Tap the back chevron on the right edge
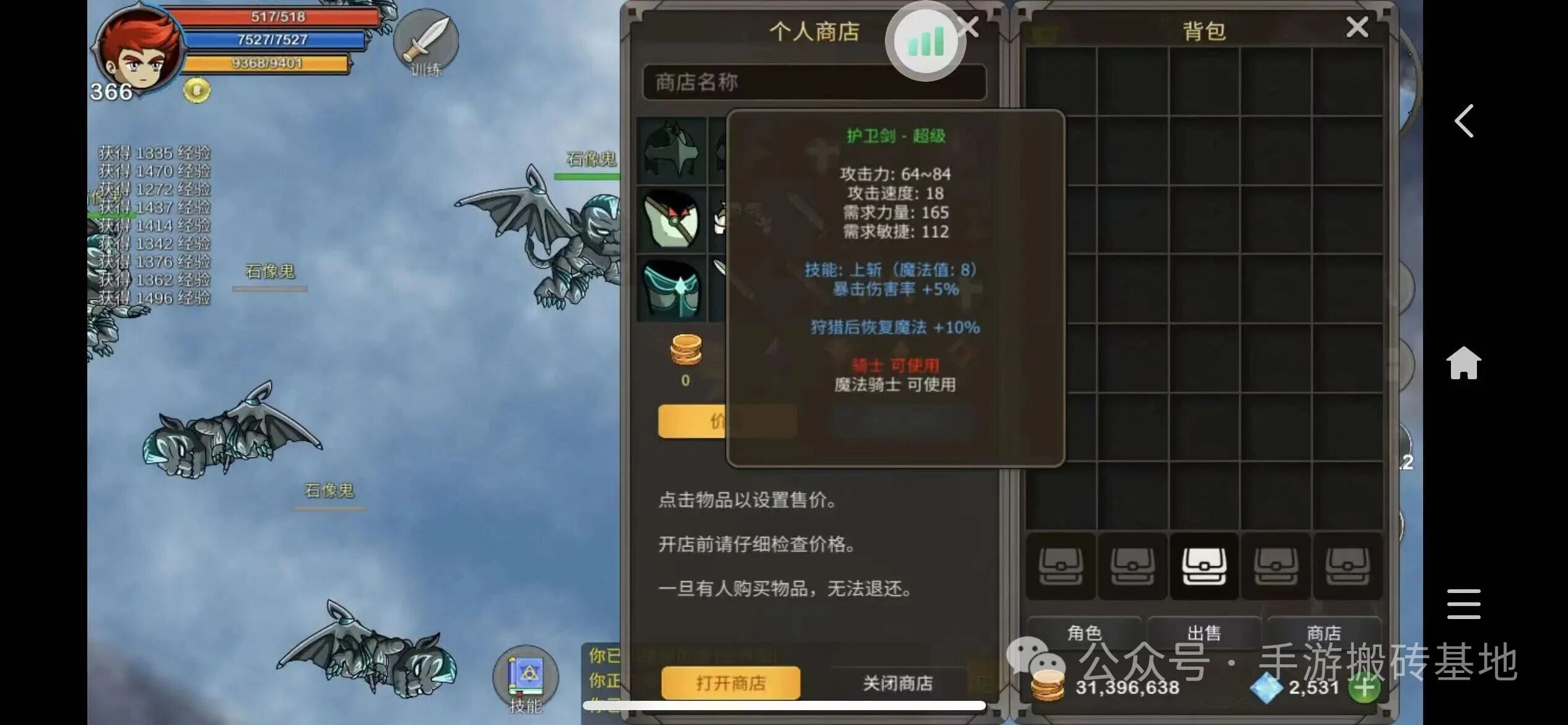 click(1464, 121)
